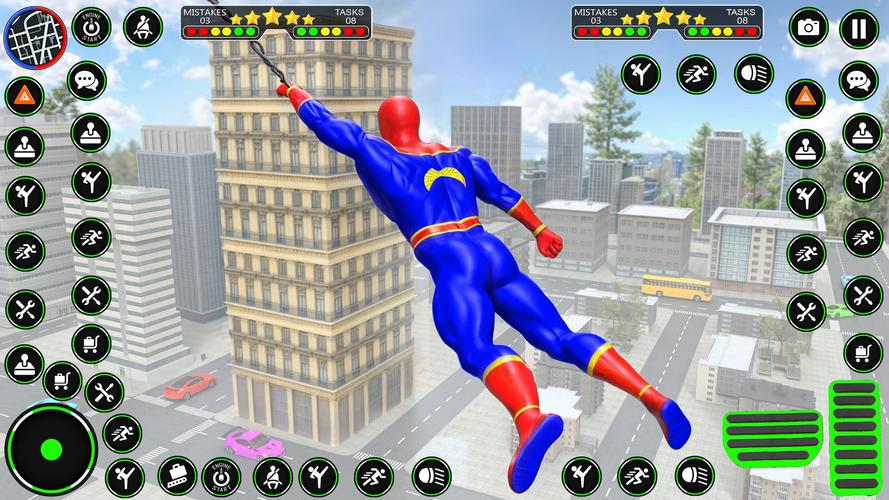Click the green virtual joystick center
The height and width of the screenshot is (500, 889).
(50, 449)
